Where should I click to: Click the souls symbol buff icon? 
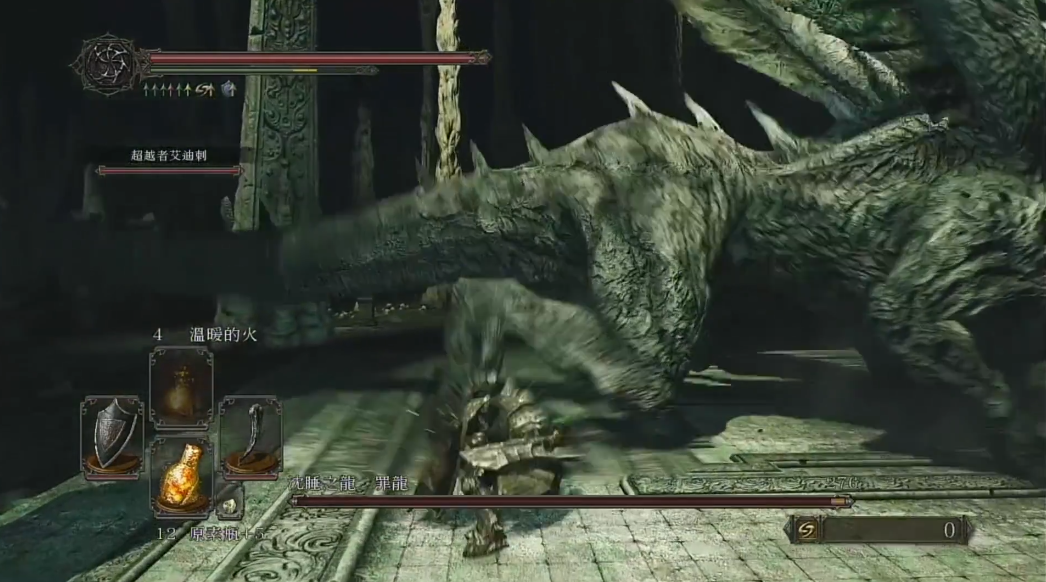tap(207, 90)
